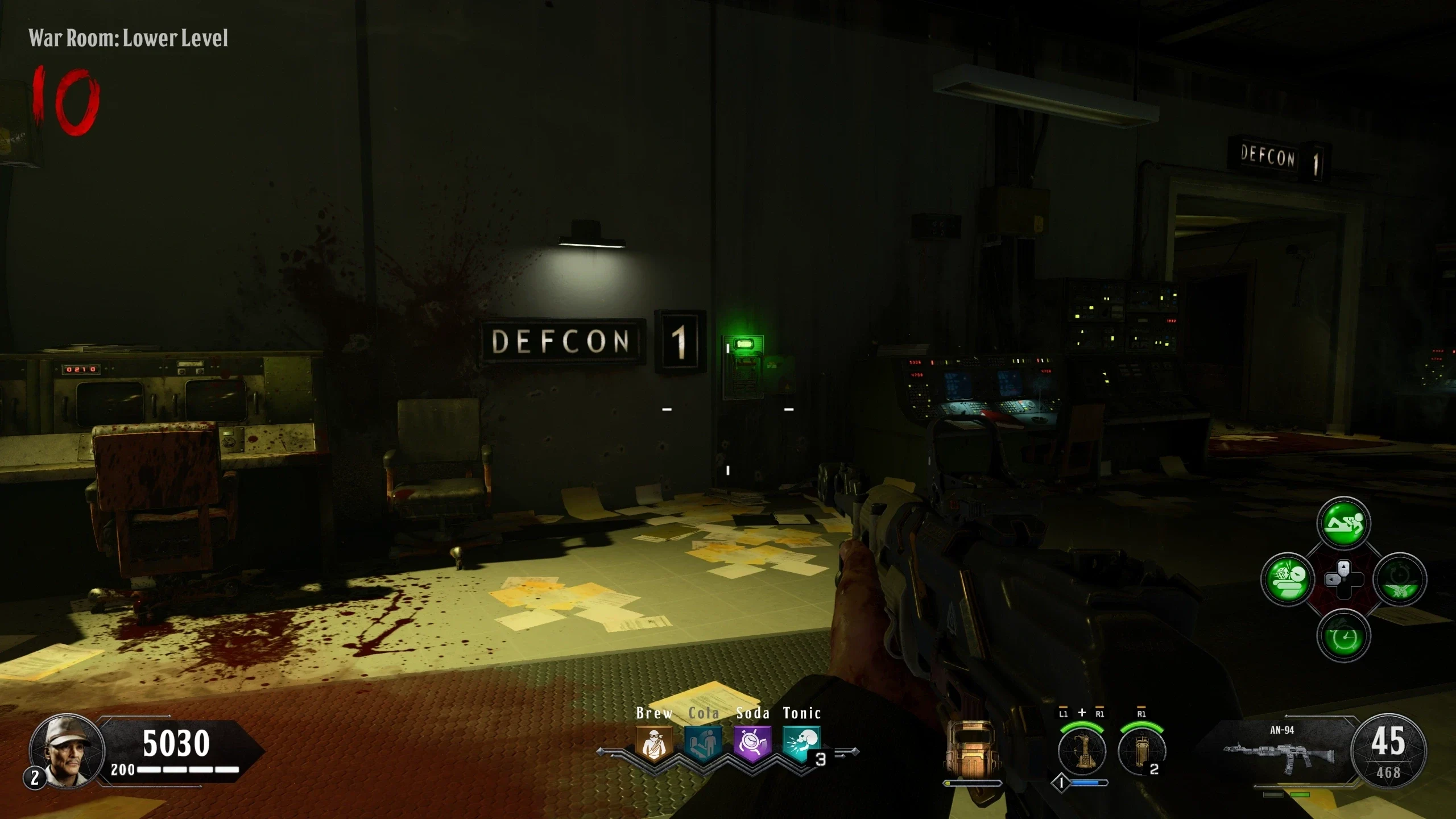
Task: Activate the stopwatch elixir on cooldown
Action: (1400, 580)
